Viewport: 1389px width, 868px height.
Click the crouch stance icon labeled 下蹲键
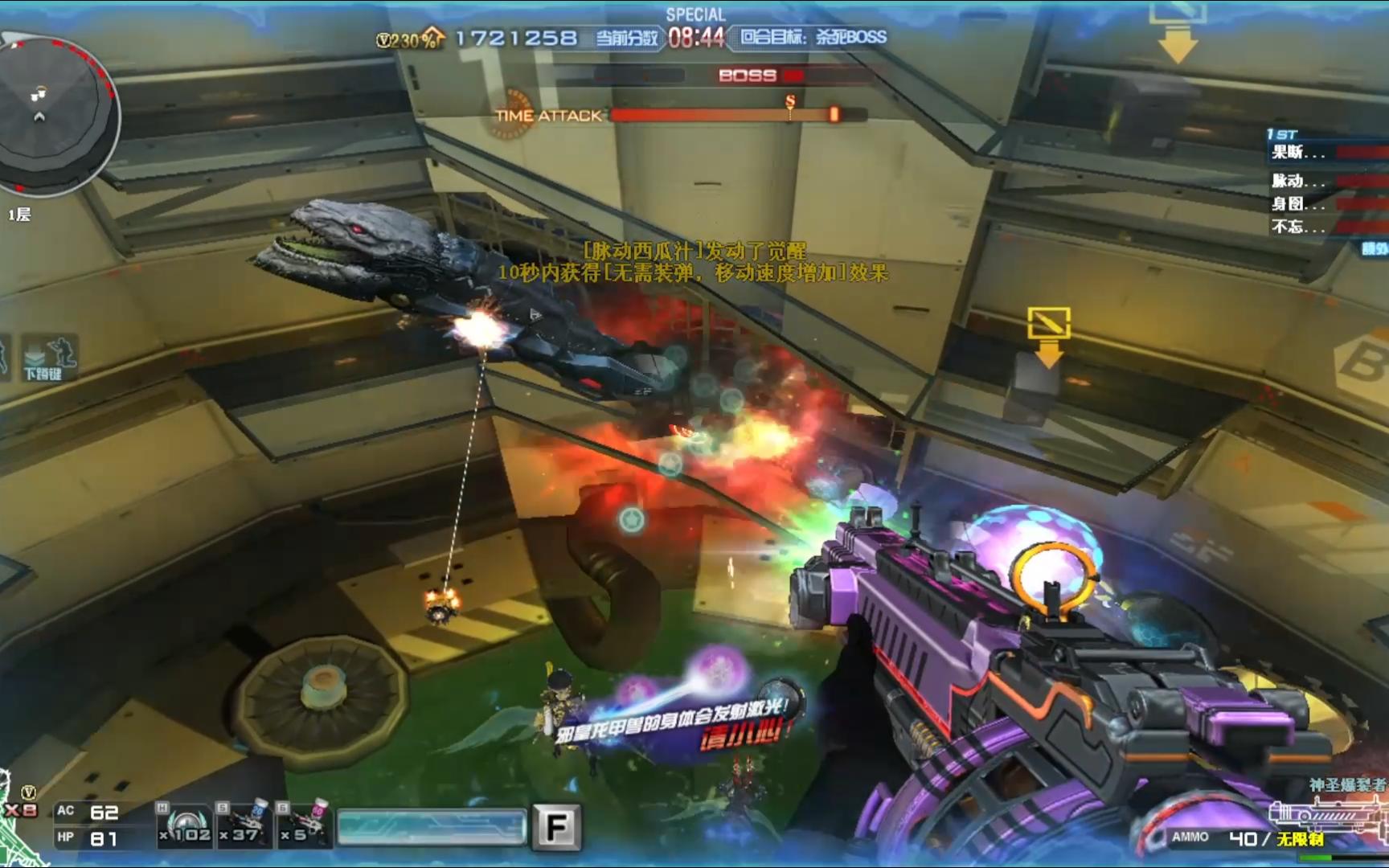pyautogui.click(x=48, y=358)
